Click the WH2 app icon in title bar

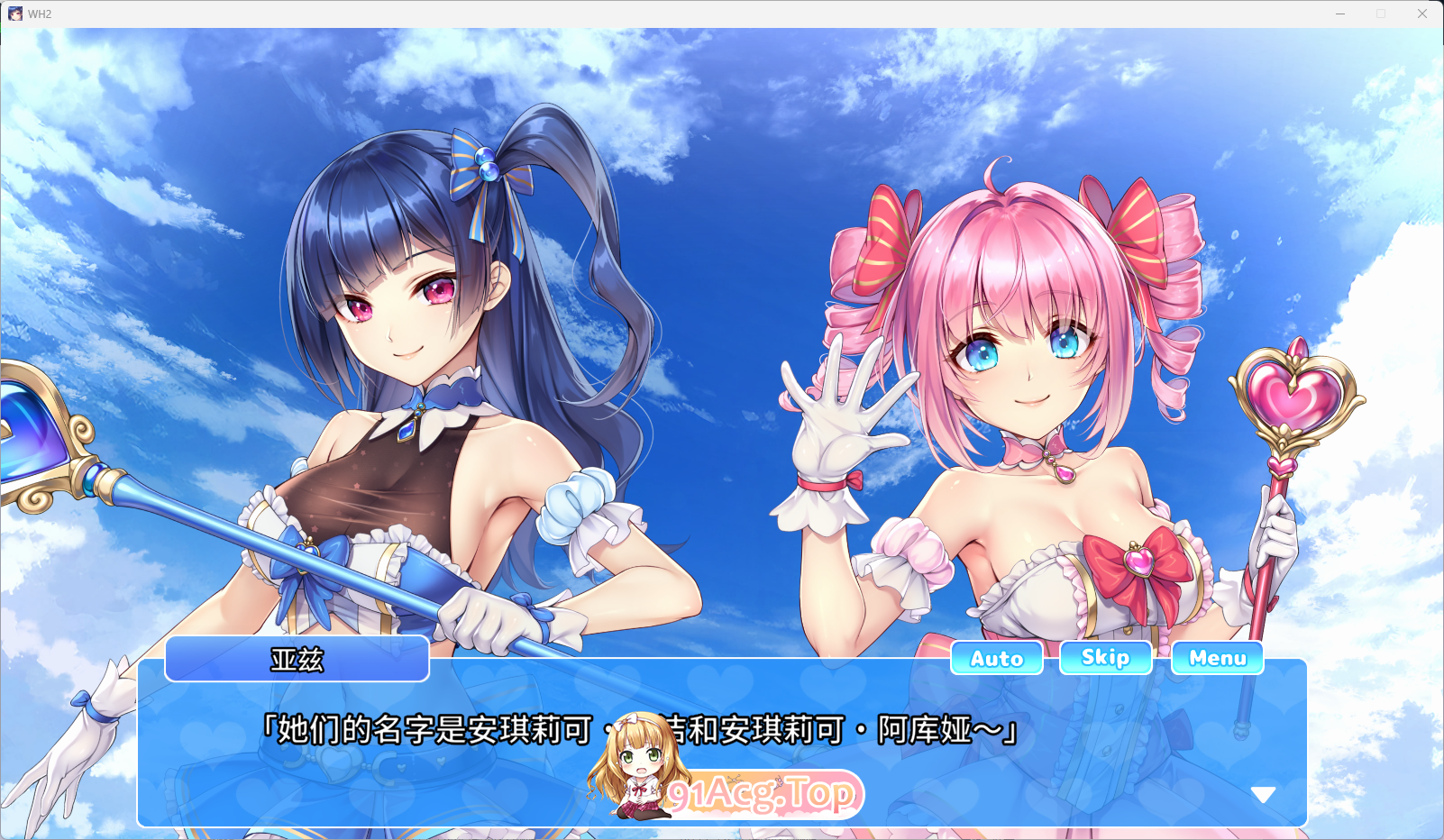pos(17,14)
